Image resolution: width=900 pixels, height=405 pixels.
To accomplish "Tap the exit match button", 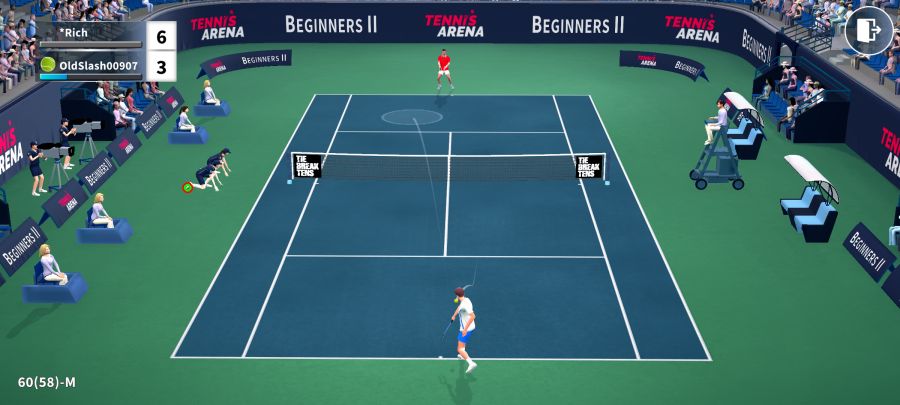I will coord(868,30).
